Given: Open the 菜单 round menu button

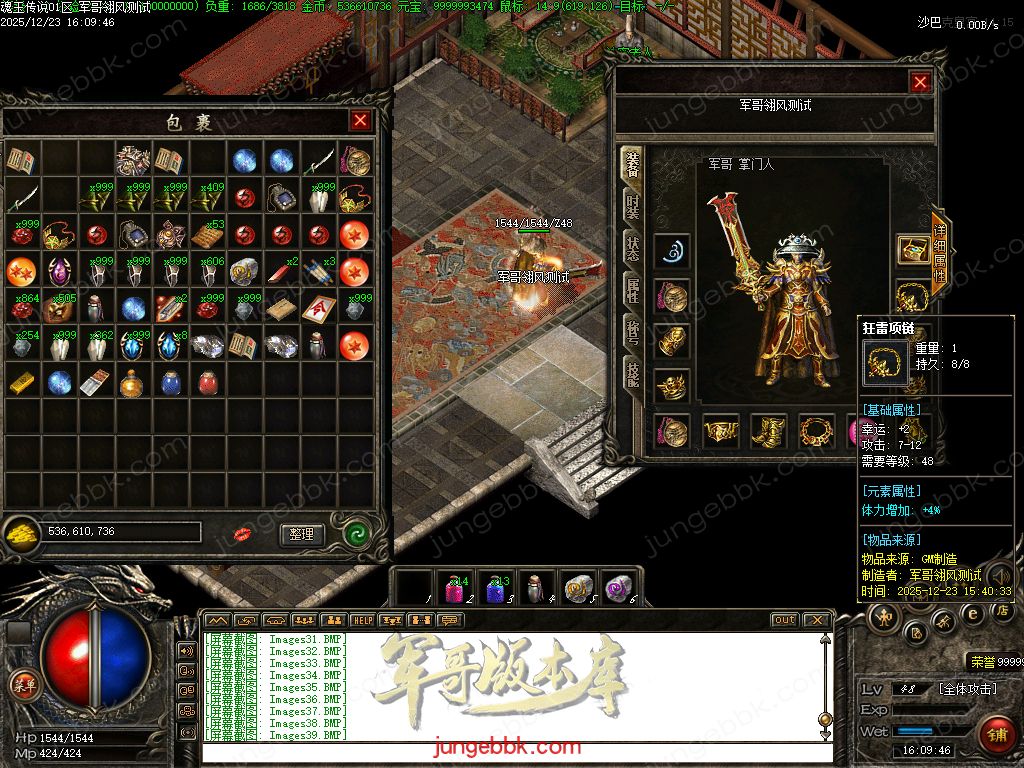Looking at the screenshot, I should click(x=22, y=685).
